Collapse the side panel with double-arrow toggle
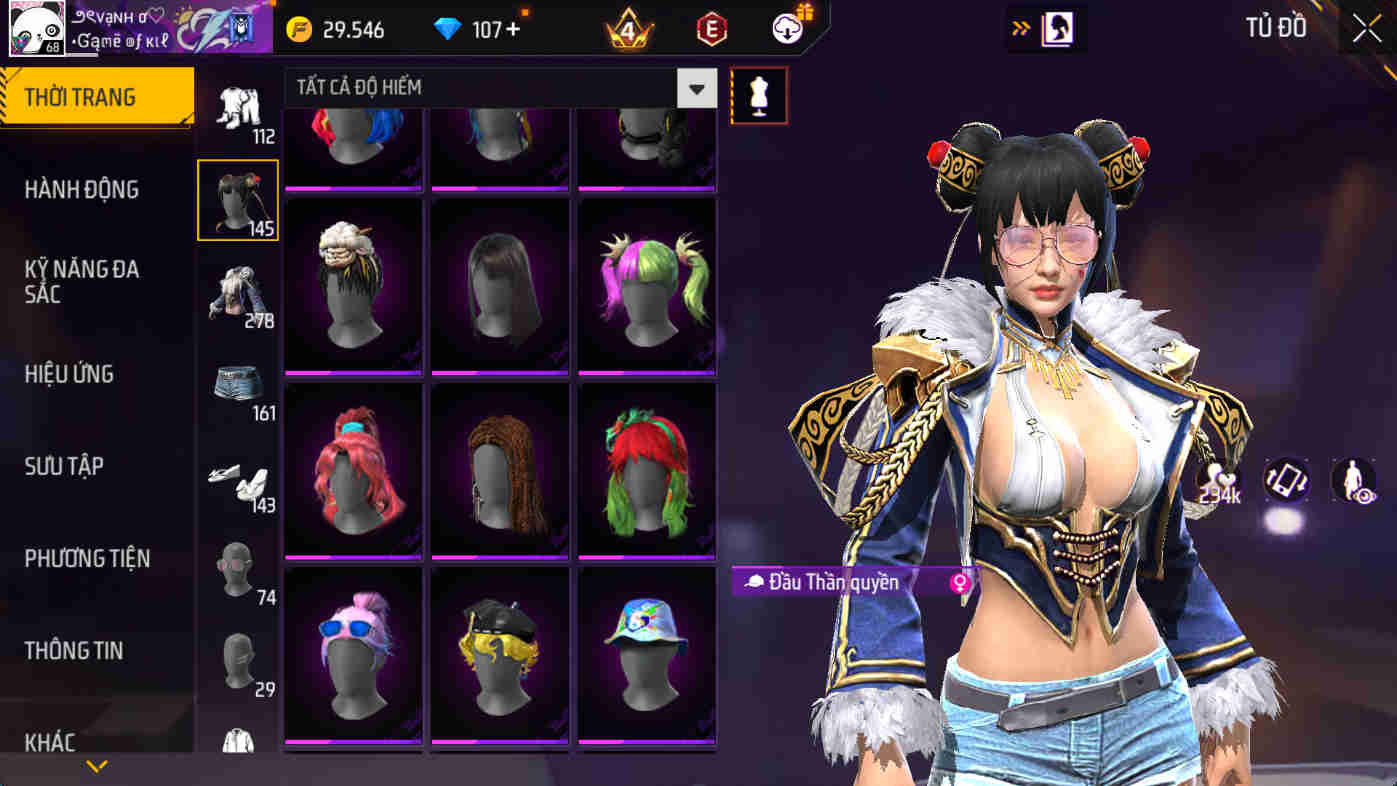The image size is (1397, 786). coord(1020,27)
